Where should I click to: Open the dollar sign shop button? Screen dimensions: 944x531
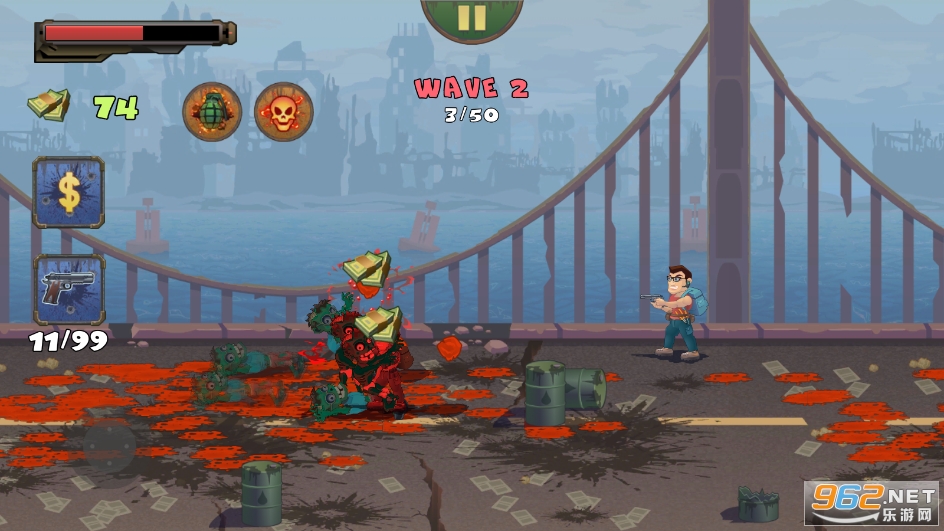click(x=69, y=192)
